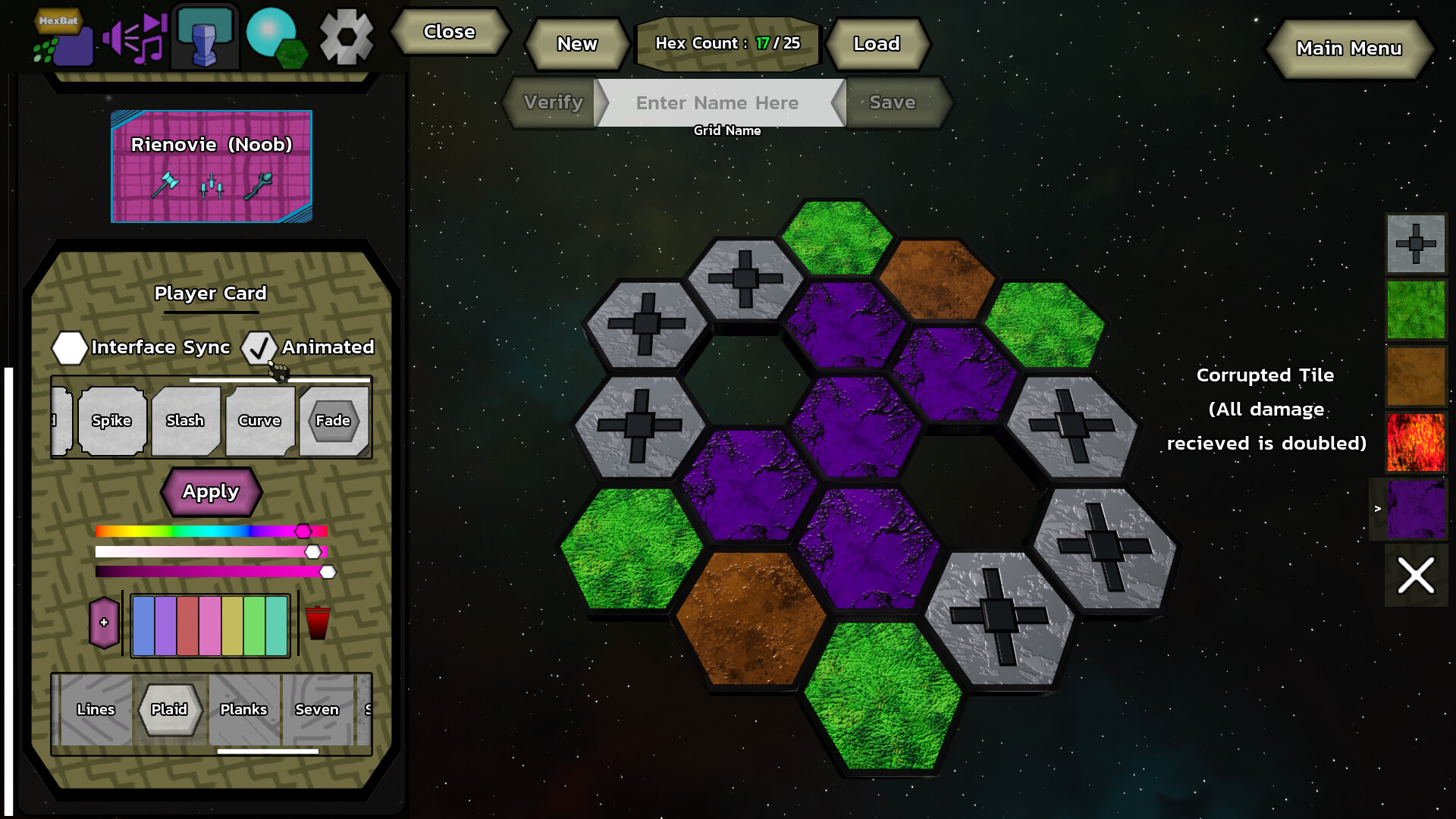Click the X deselect icon in the right sidebar
1456x819 pixels.
[x=1417, y=576]
